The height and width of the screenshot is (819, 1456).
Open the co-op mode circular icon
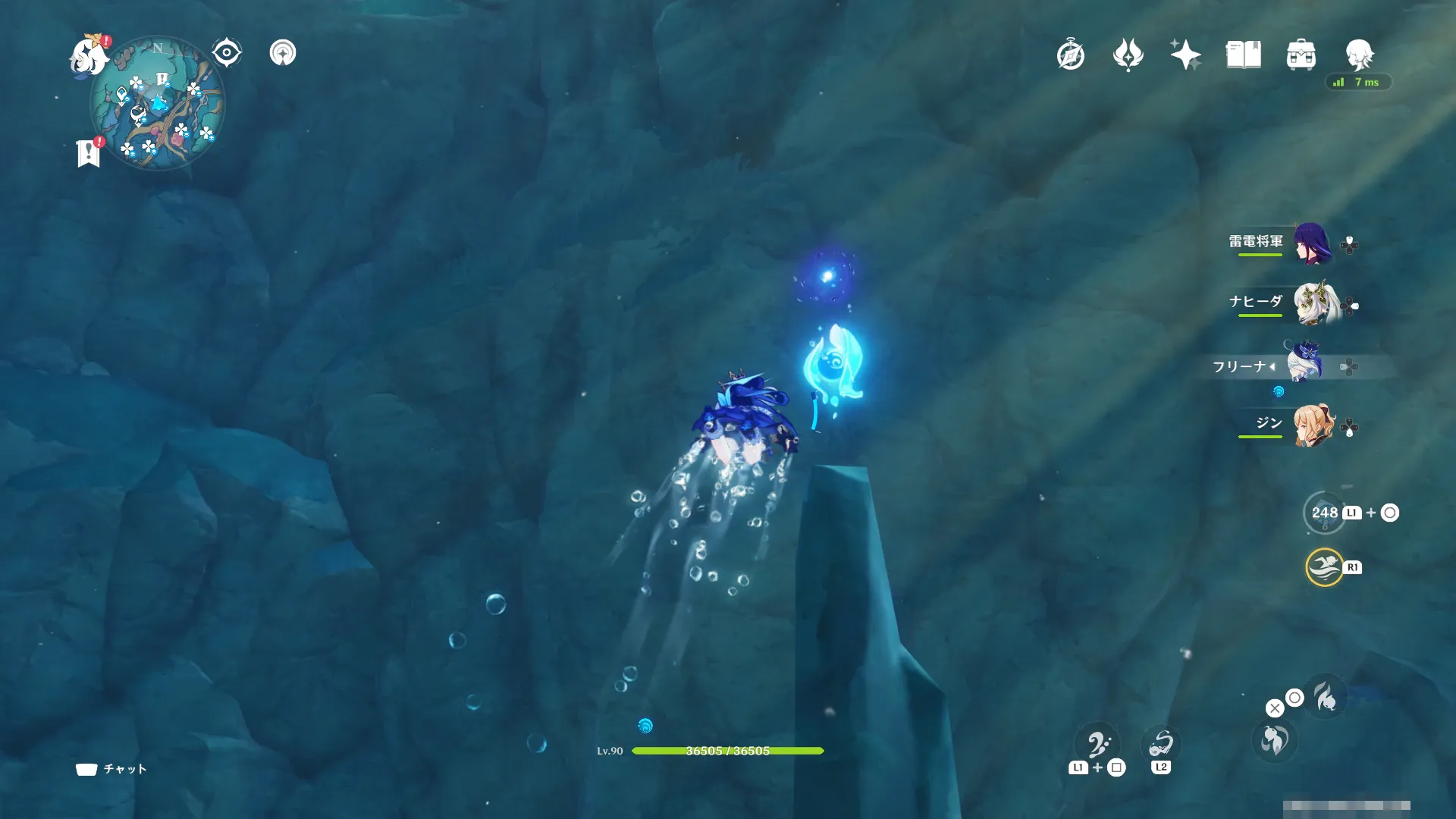pyautogui.click(x=283, y=53)
